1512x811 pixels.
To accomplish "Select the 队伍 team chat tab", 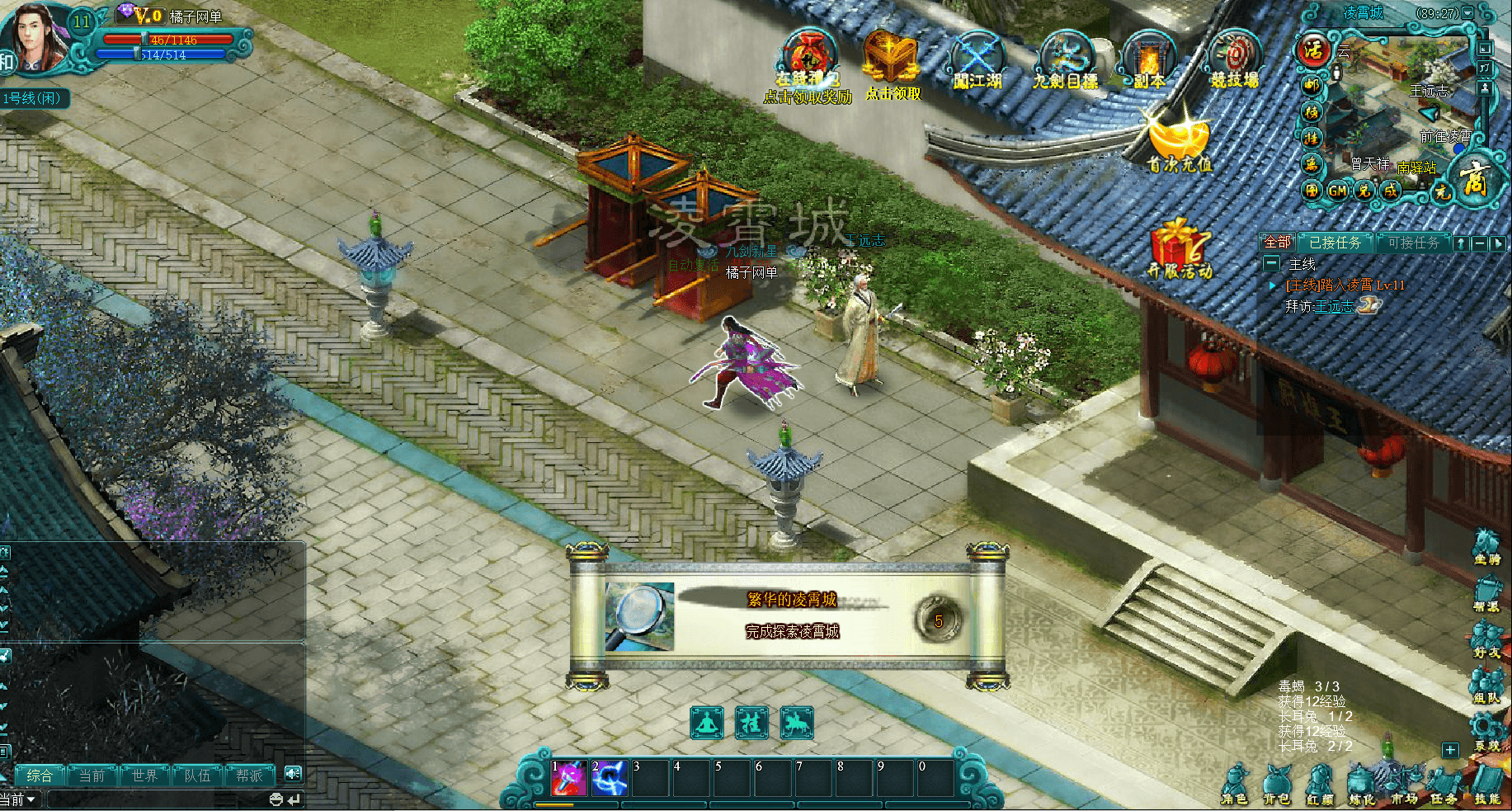I will (x=197, y=776).
